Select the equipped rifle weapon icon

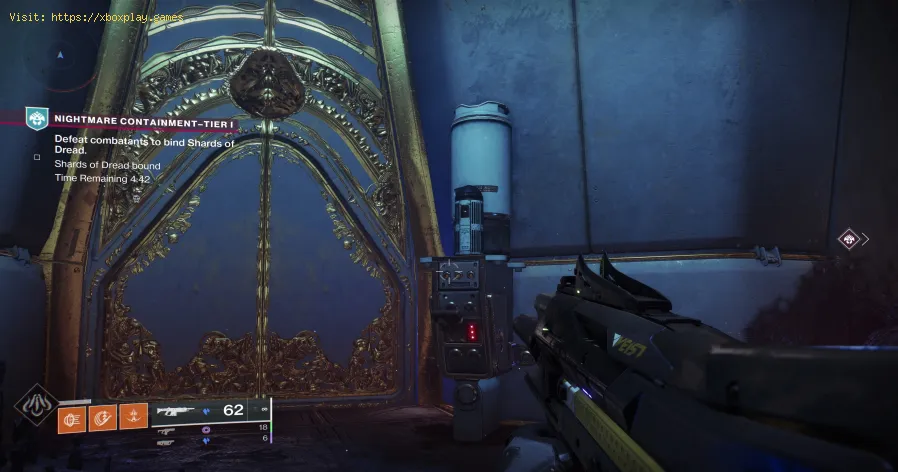tap(177, 410)
